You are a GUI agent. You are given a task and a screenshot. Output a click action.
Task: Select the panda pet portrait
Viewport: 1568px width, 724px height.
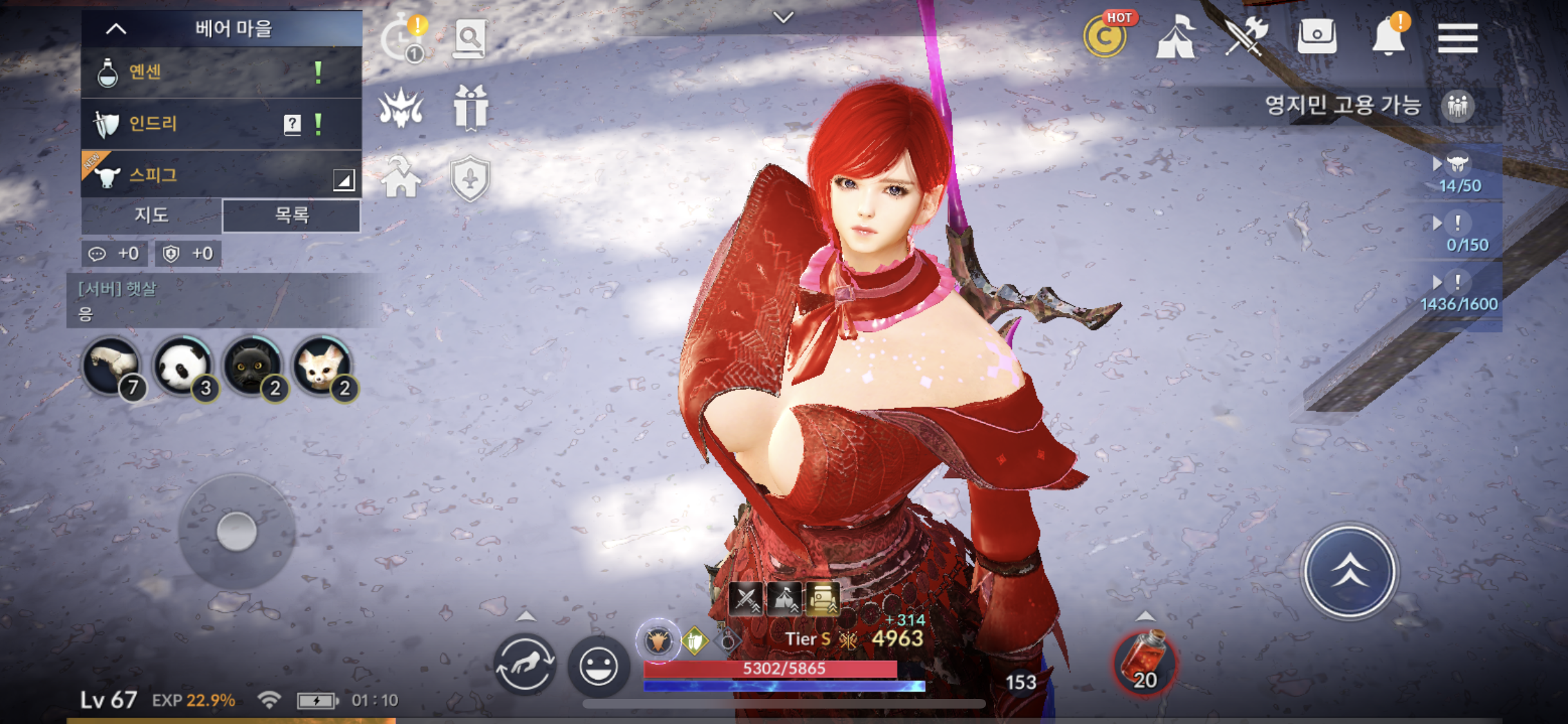[183, 366]
